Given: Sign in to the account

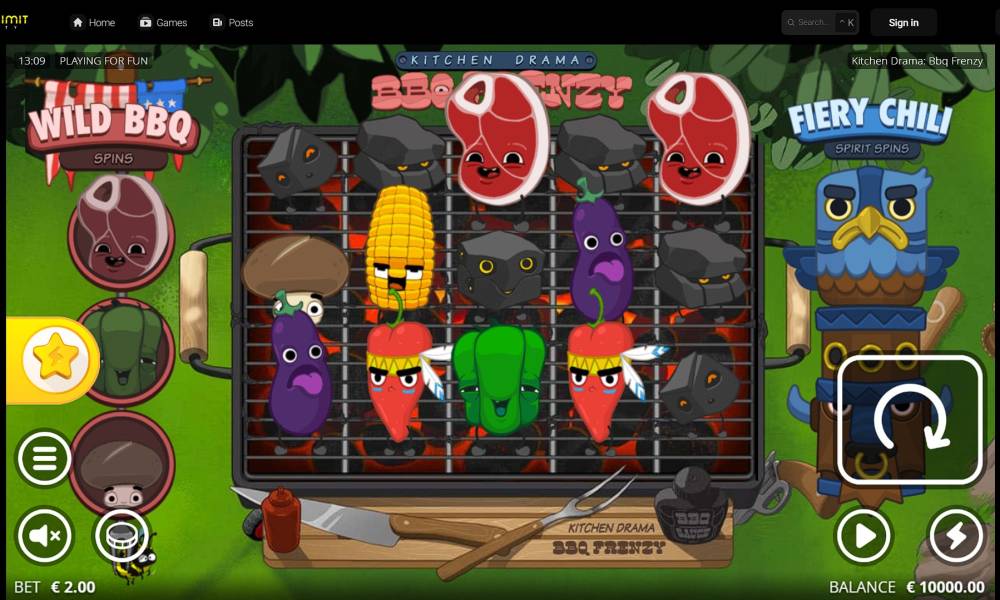Looking at the screenshot, I should coord(903,22).
